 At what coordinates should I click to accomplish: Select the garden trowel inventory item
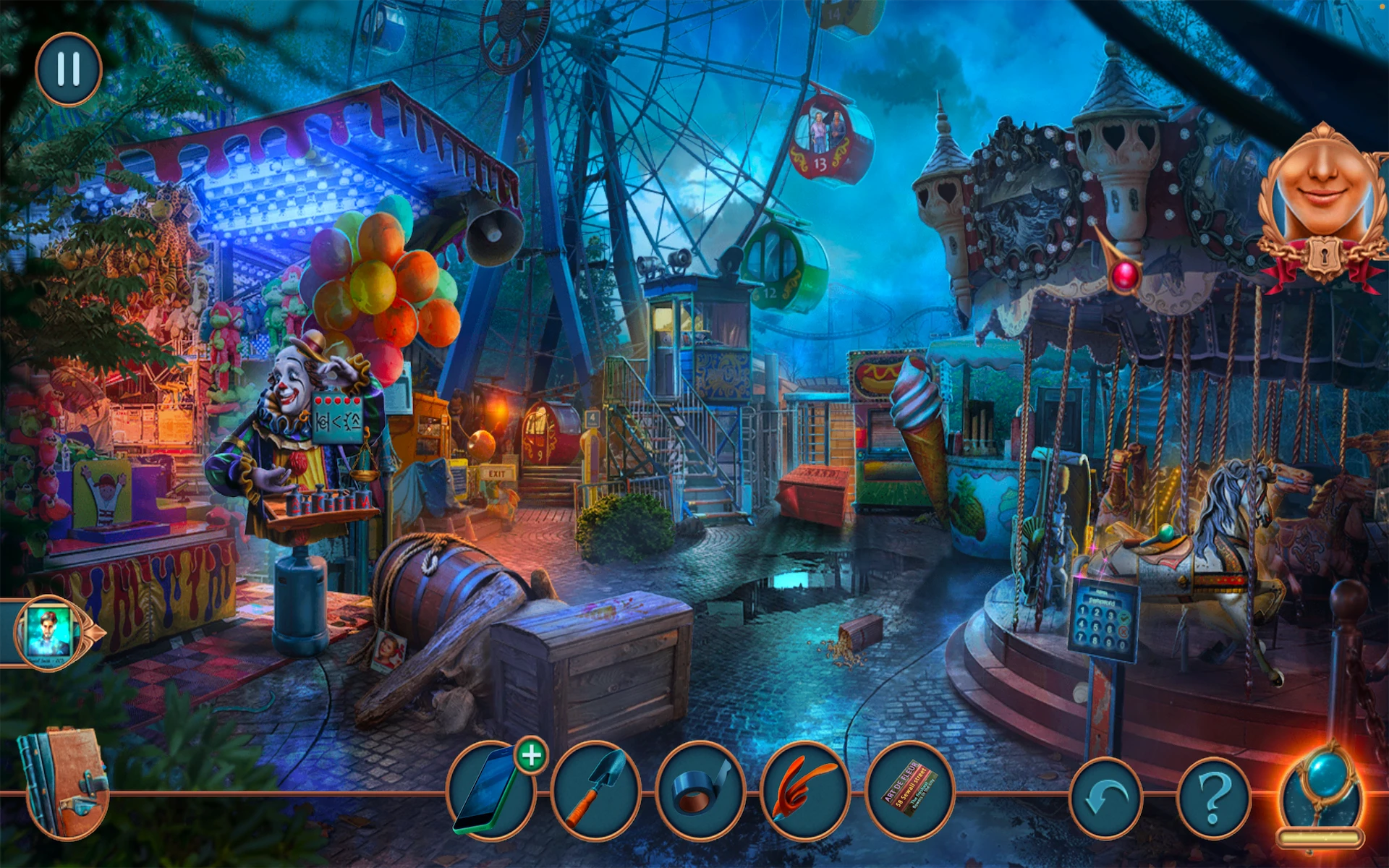[x=595, y=792]
